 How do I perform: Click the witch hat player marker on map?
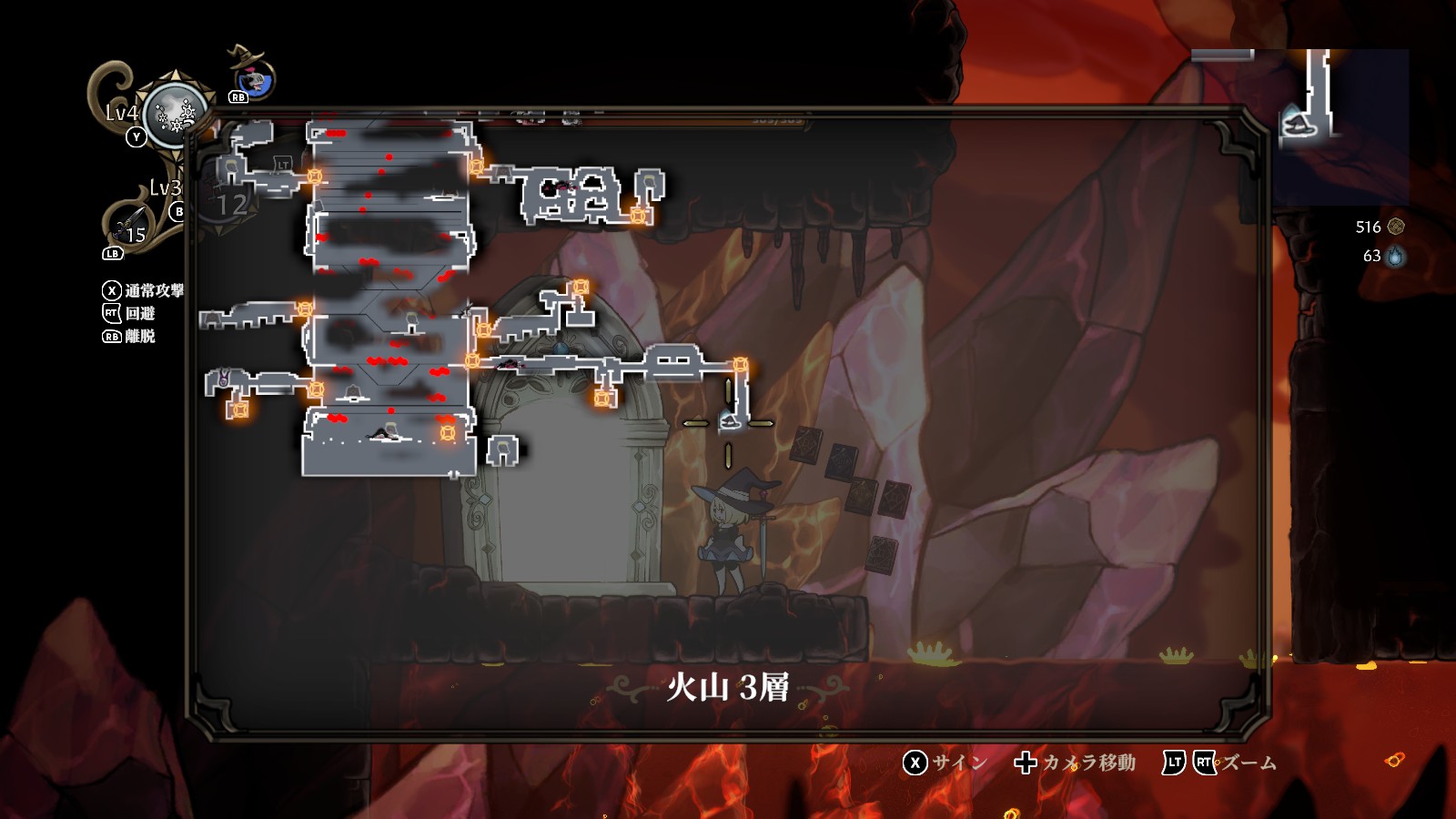pyautogui.click(x=729, y=420)
